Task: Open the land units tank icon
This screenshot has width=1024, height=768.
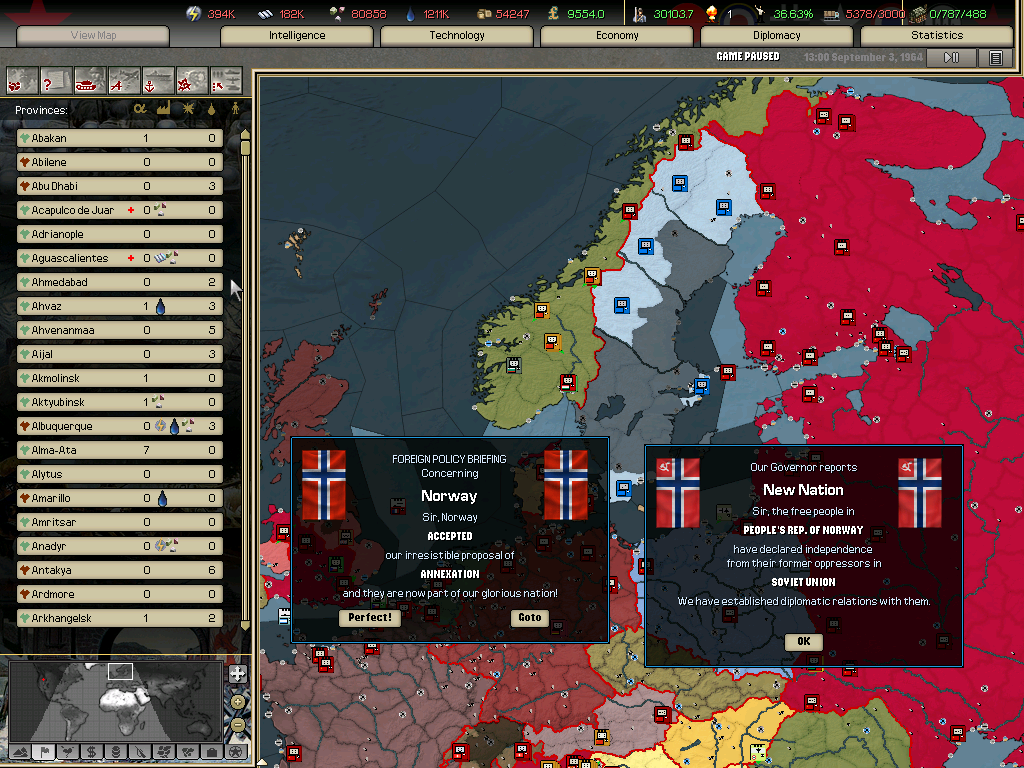Action: 91,80
